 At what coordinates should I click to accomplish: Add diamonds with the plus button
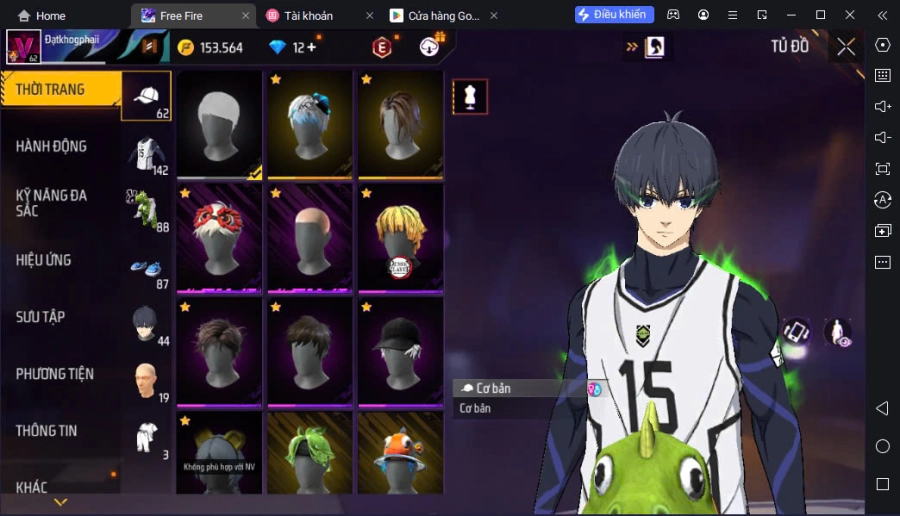pos(311,47)
